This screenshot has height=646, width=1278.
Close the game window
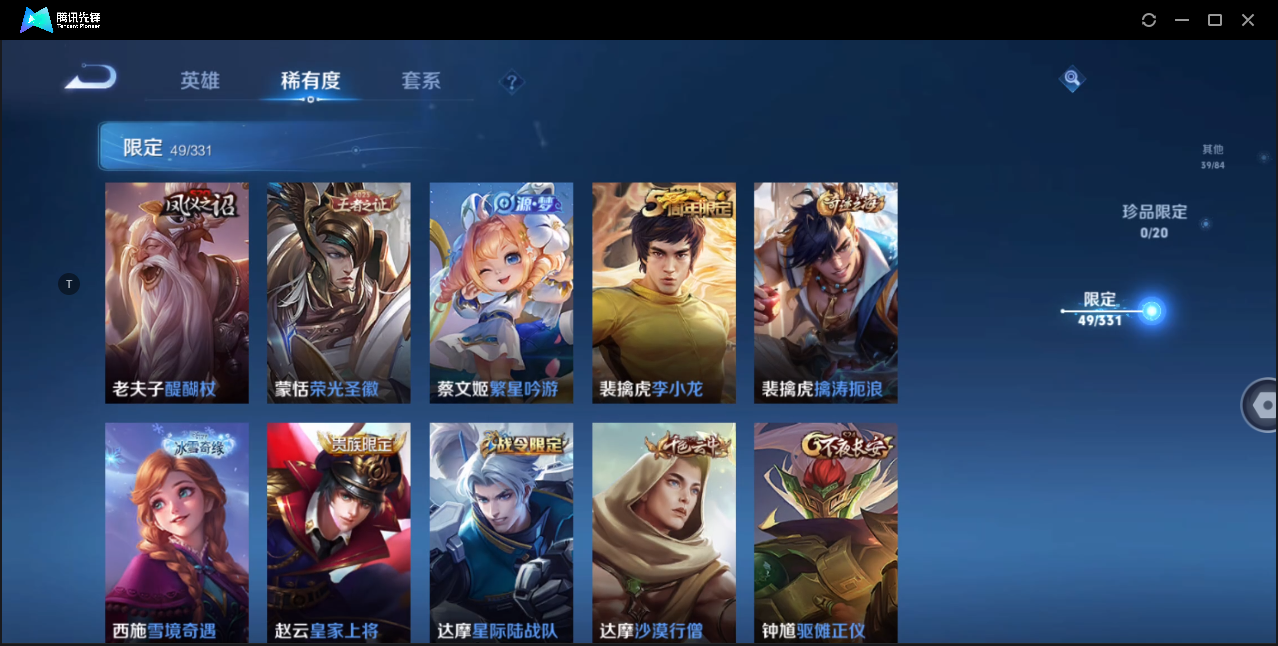(x=1248, y=20)
